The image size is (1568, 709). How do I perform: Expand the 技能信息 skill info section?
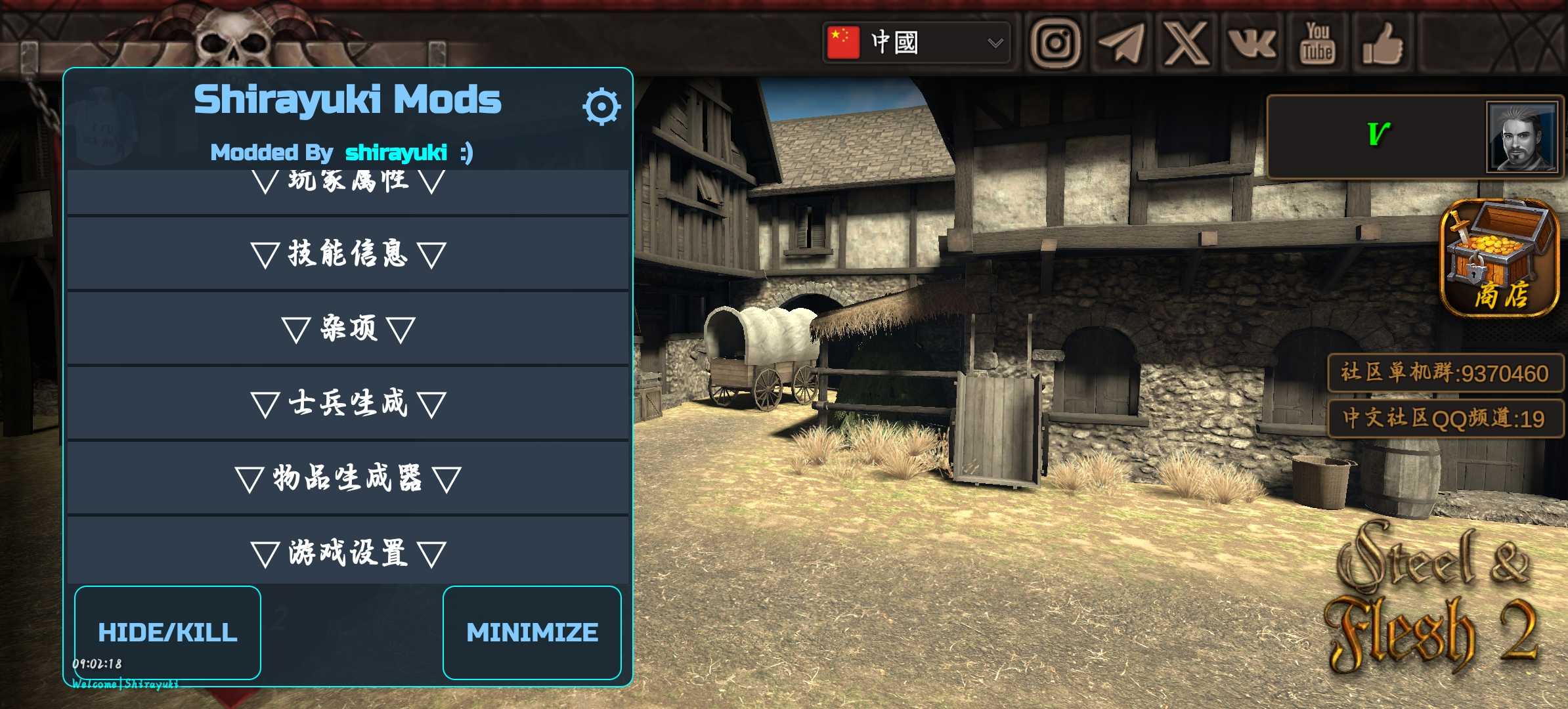[348, 254]
